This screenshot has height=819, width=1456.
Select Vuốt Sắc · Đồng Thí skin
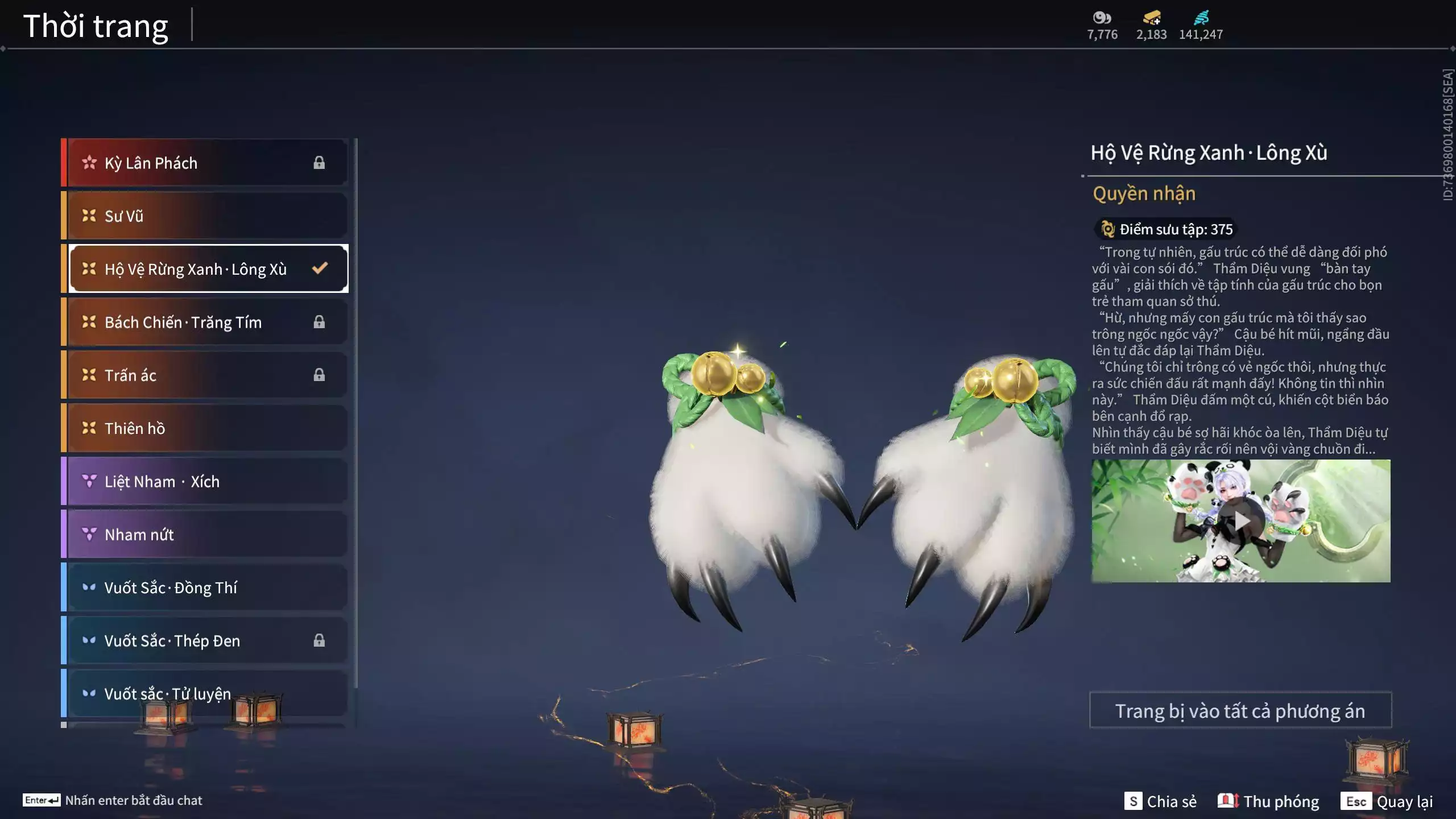click(206, 588)
